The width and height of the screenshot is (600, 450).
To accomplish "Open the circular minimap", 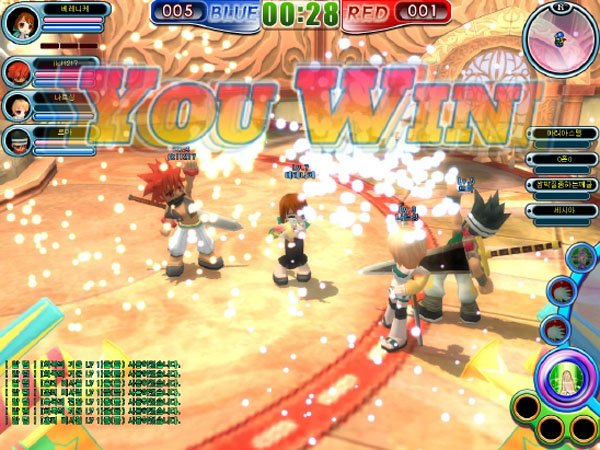I will coord(560,38).
